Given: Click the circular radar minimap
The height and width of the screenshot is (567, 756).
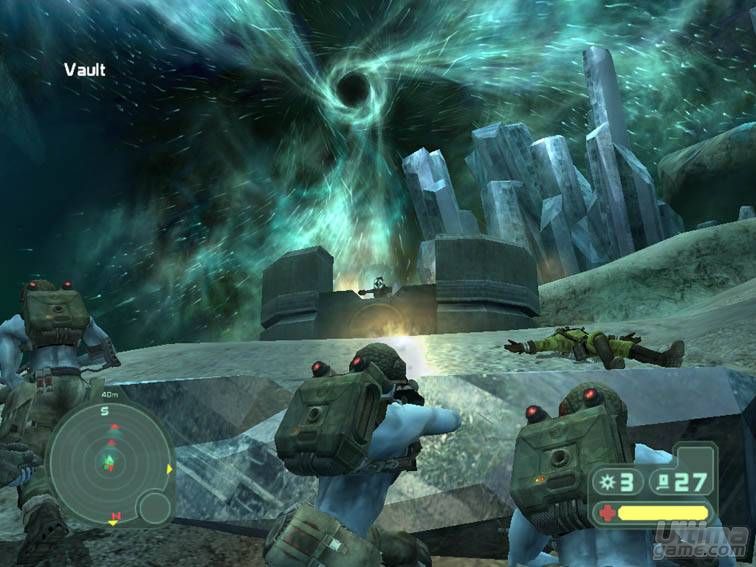Looking at the screenshot, I should 110,461.
